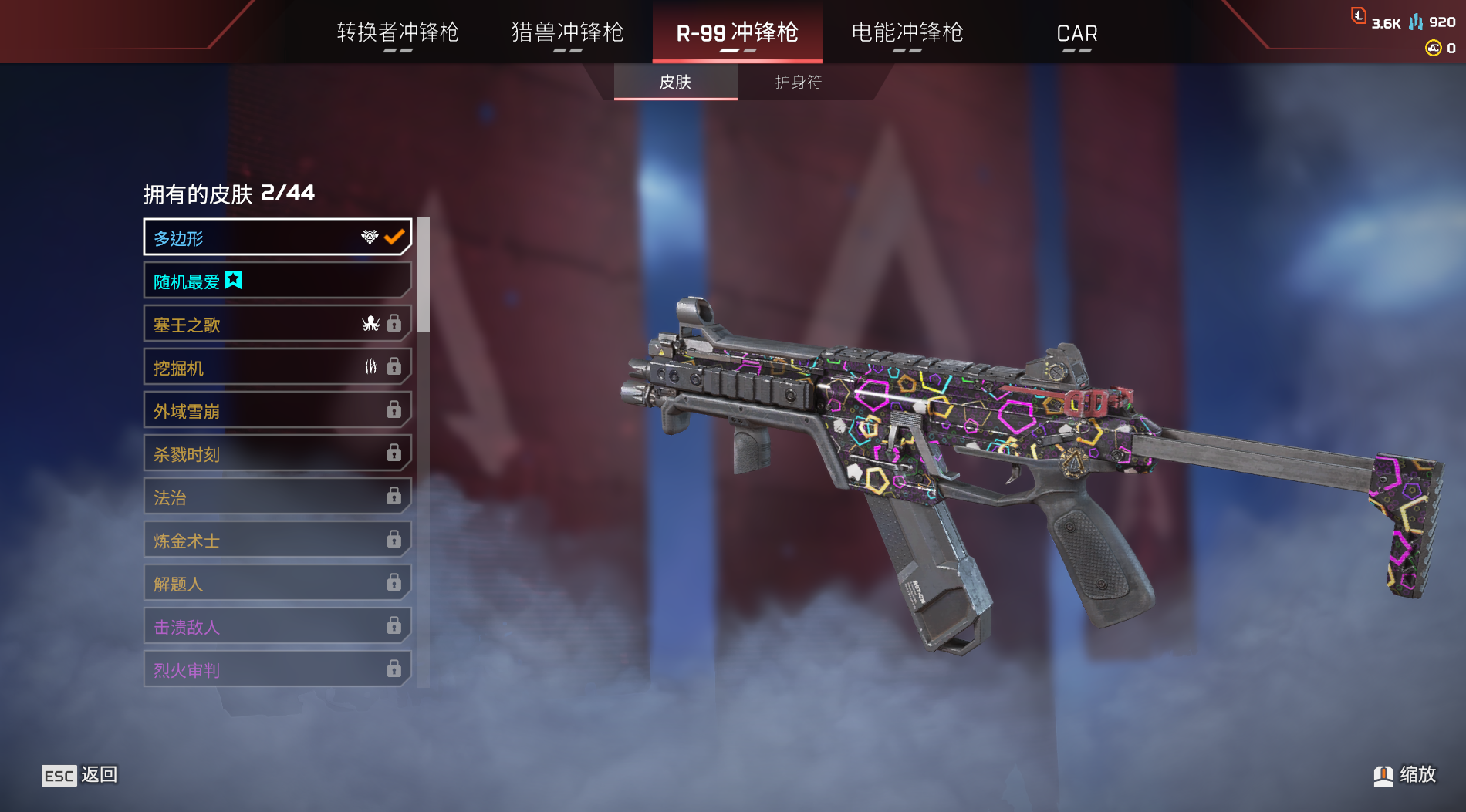Select the 猎兽冲锋枪 weapon tab
This screenshot has width=1466, height=812.
click(568, 32)
